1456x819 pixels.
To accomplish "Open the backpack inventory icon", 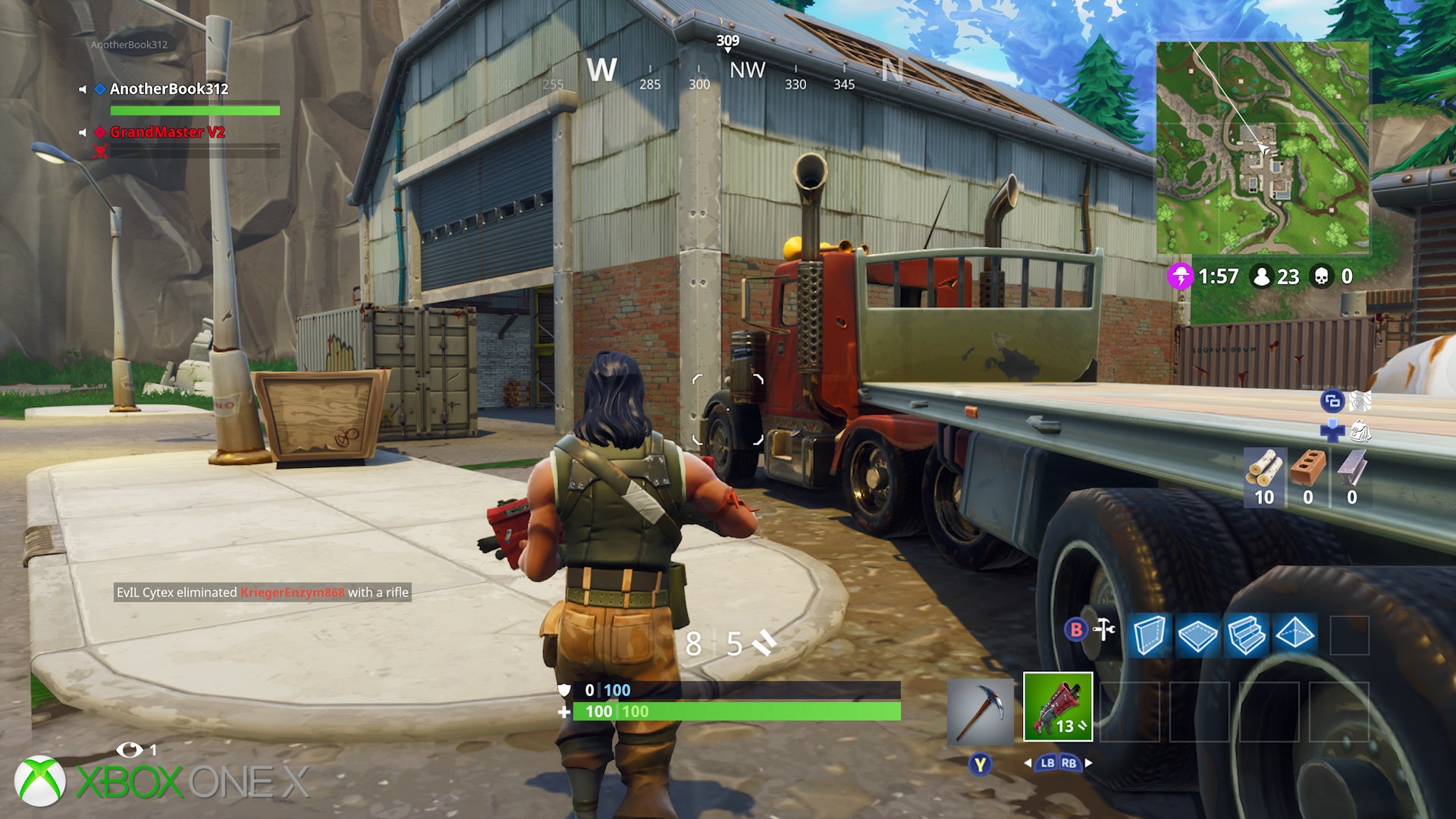I will (x=1361, y=431).
